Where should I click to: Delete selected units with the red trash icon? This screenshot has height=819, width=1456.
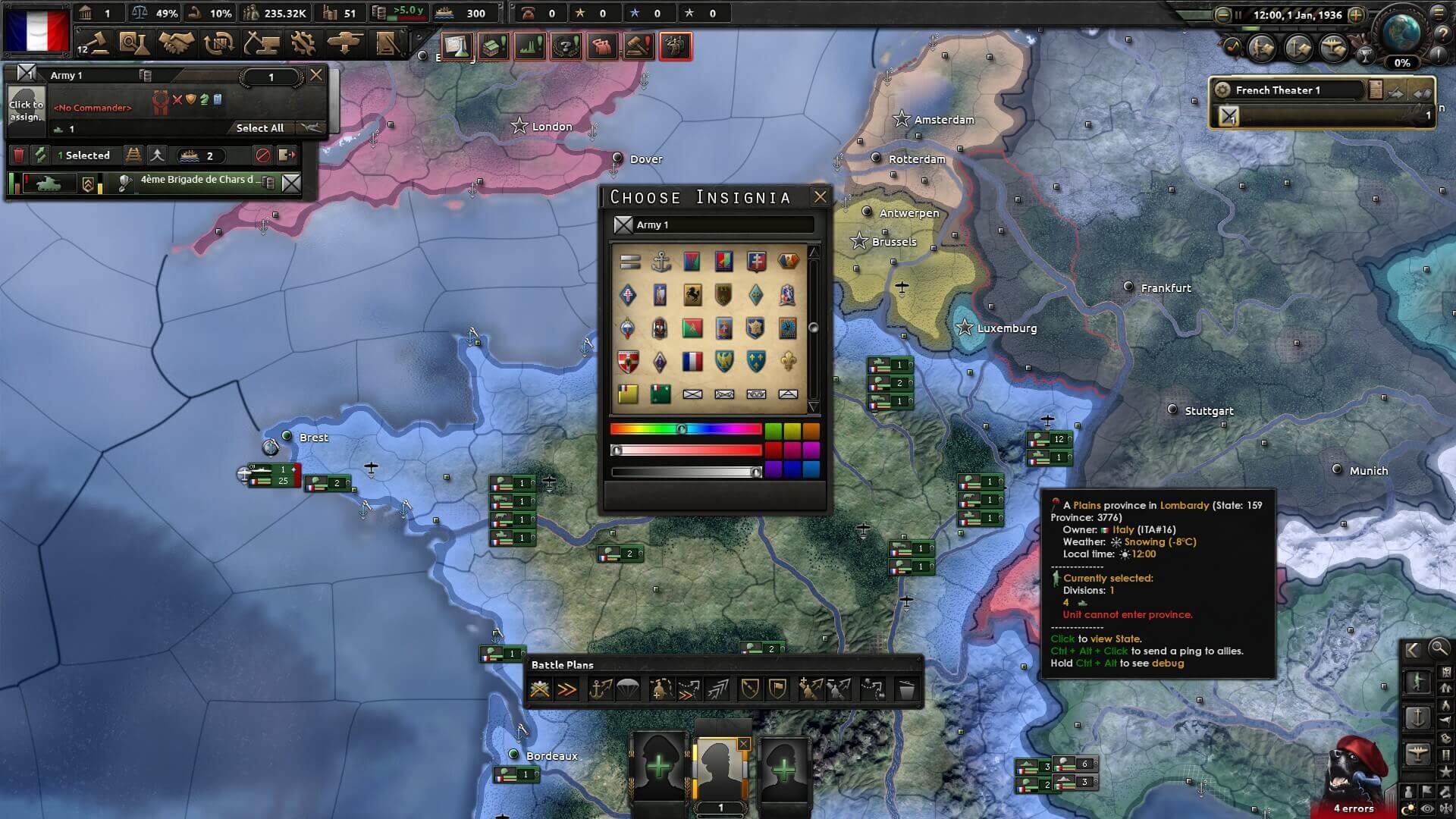tap(19, 155)
